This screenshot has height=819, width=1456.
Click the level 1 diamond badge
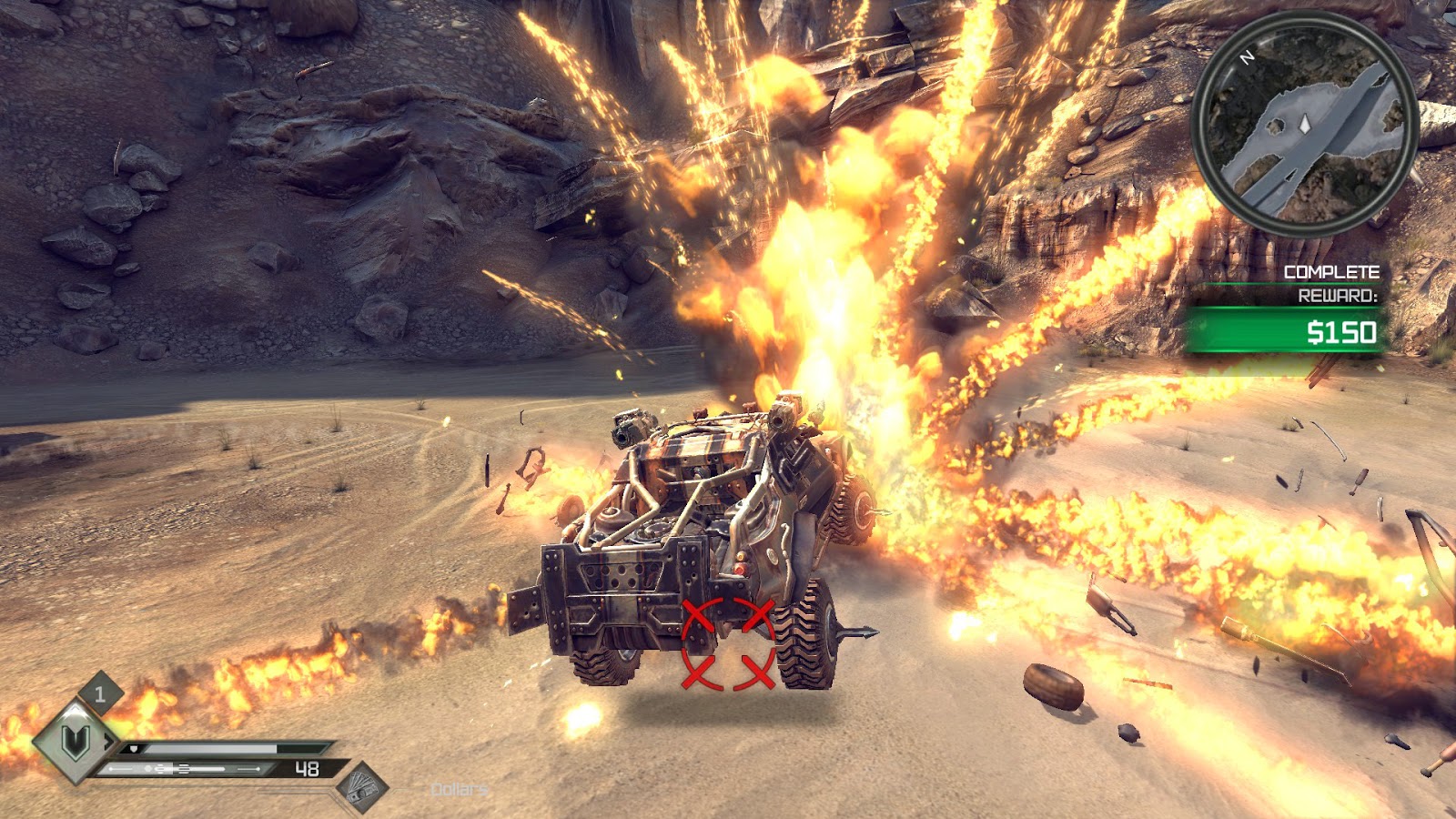tap(99, 693)
